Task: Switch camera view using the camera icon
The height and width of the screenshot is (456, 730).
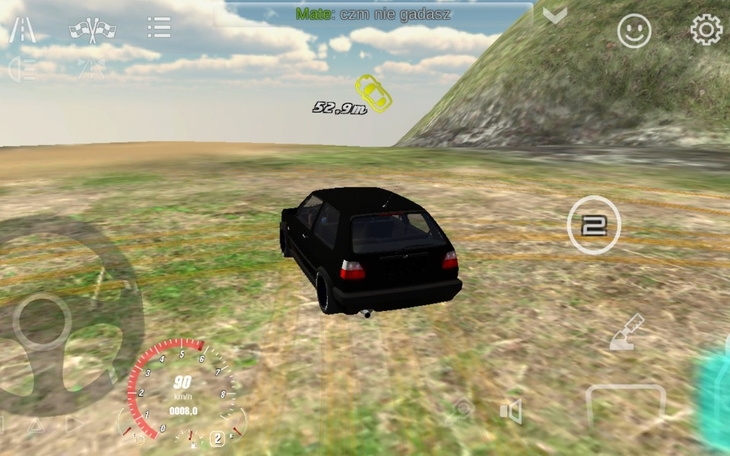Action: pyautogui.click(x=462, y=408)
